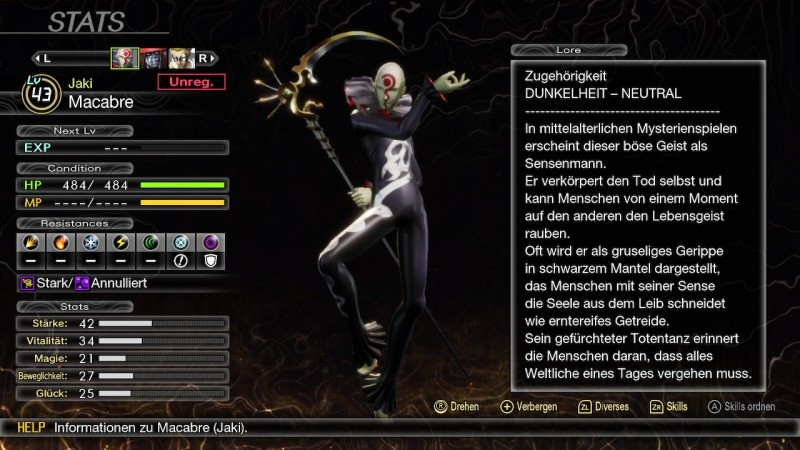Choose the purple dark resistance icon
The height and width of the screenshot is (450, 800).
pyautogui.click(x=210, y=242)
